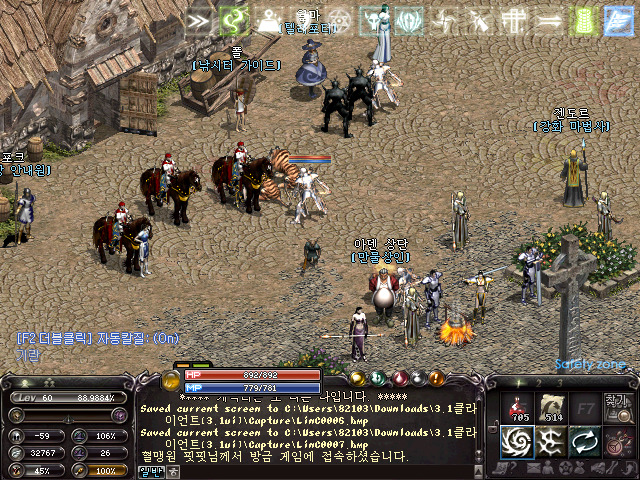Cast the white rune symbol skill
This screenshot has height=480, width=640.
[549, 441]
